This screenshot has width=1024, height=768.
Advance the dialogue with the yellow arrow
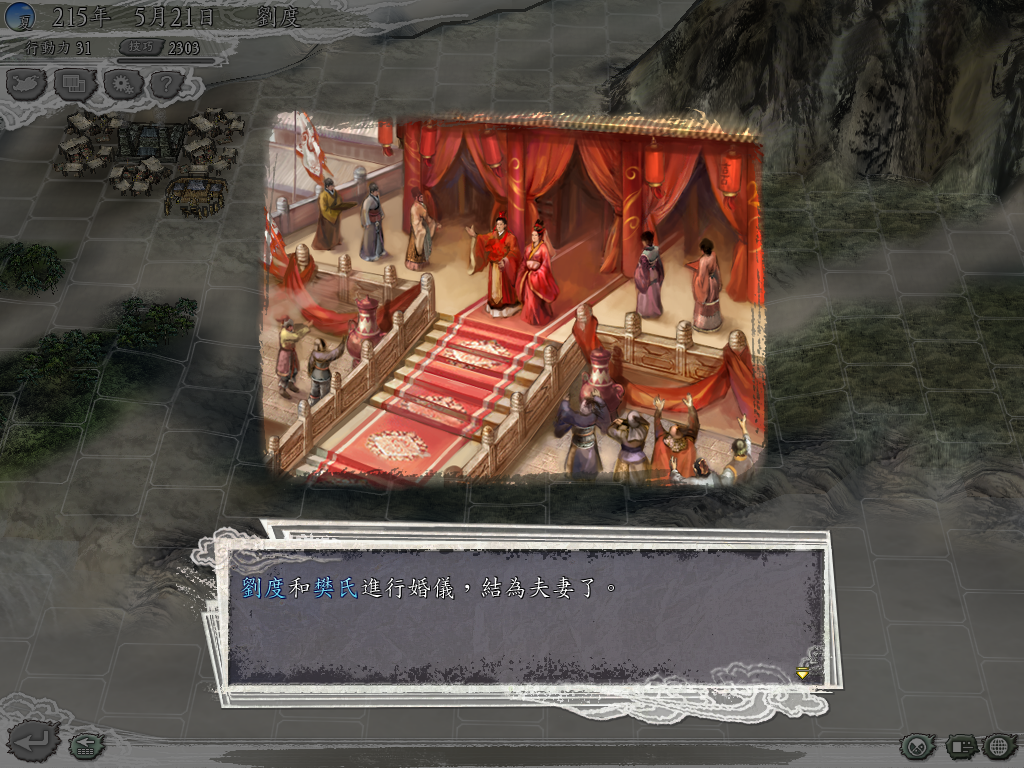tap(802, 674)
